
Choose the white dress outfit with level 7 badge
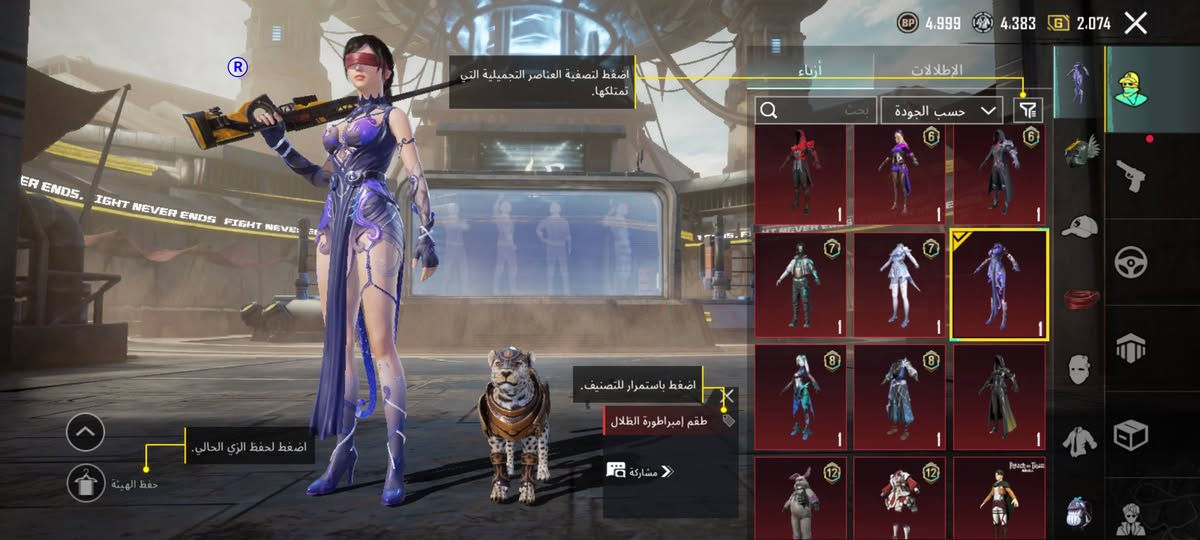point(899,285)
